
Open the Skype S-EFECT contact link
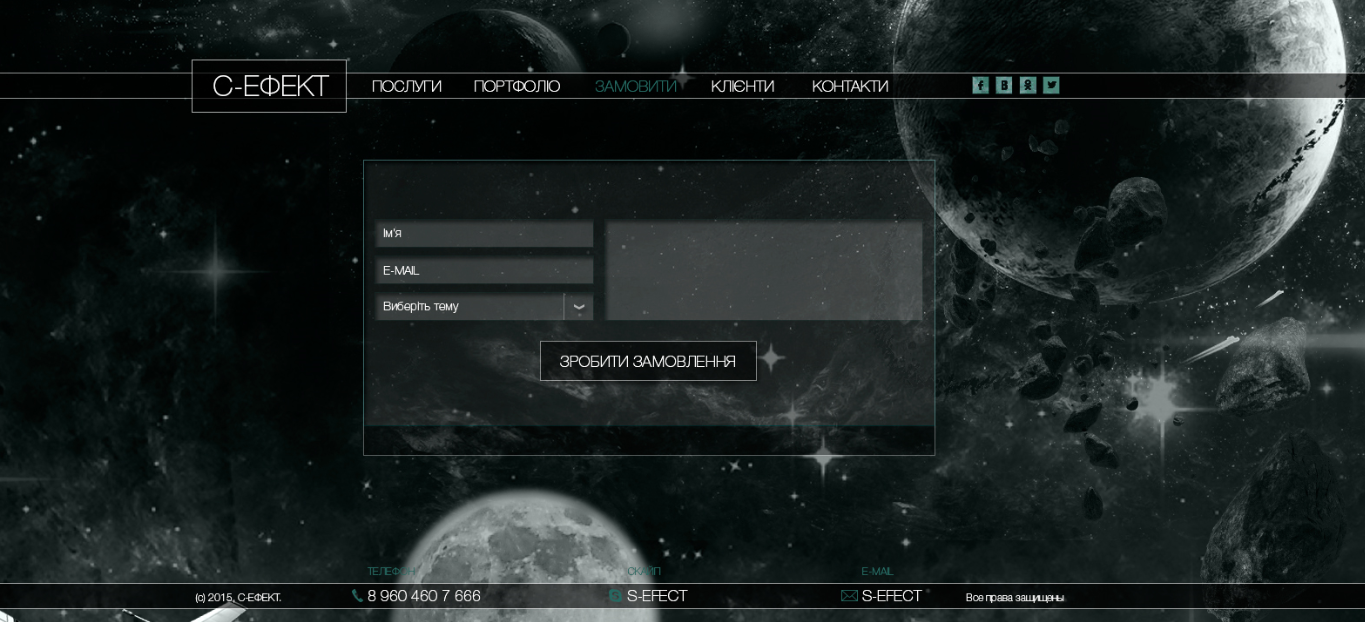656,596
